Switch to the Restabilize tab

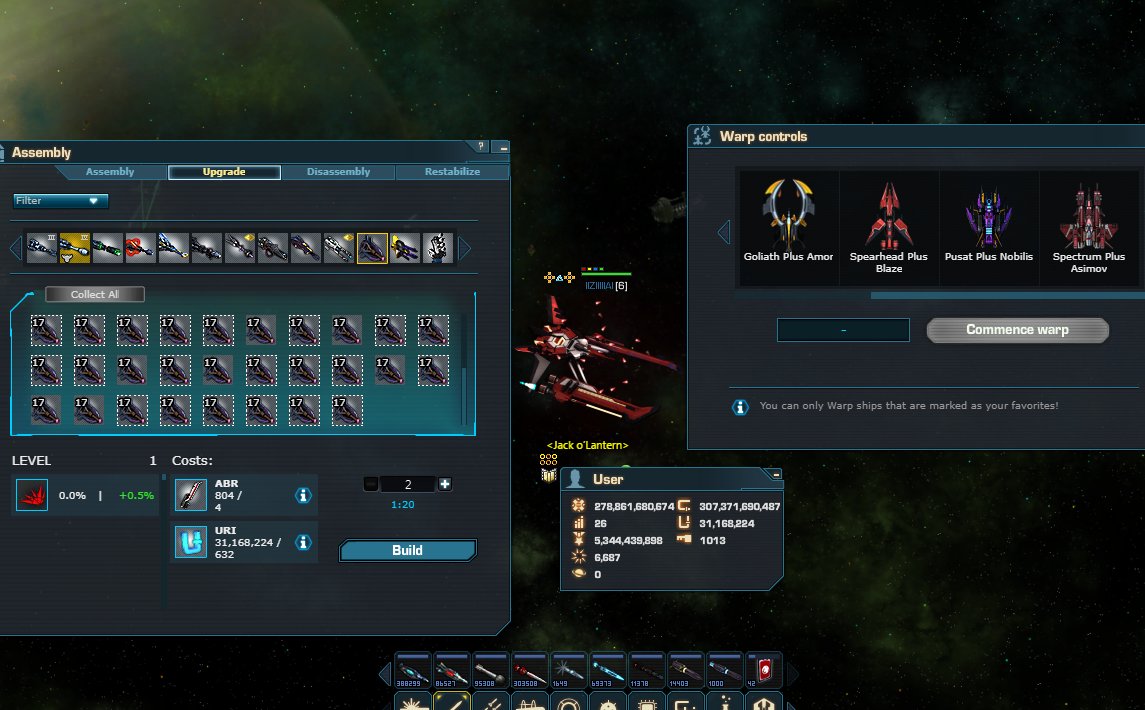[452, 172]
